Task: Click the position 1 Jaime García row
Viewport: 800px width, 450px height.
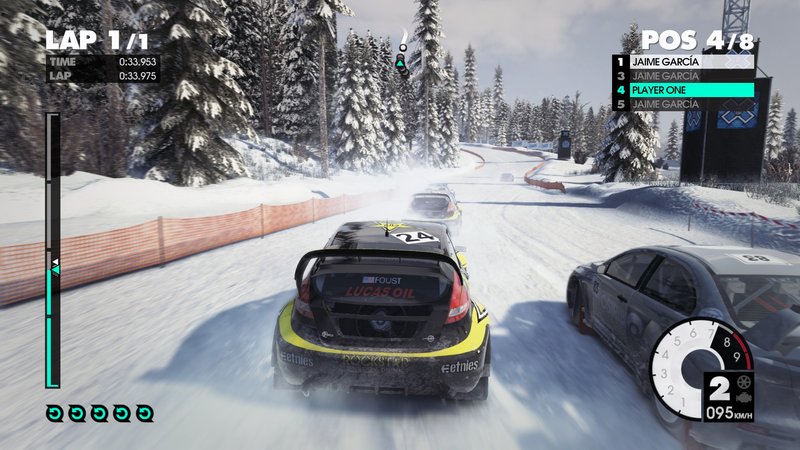Action: (x=683, y=61)
